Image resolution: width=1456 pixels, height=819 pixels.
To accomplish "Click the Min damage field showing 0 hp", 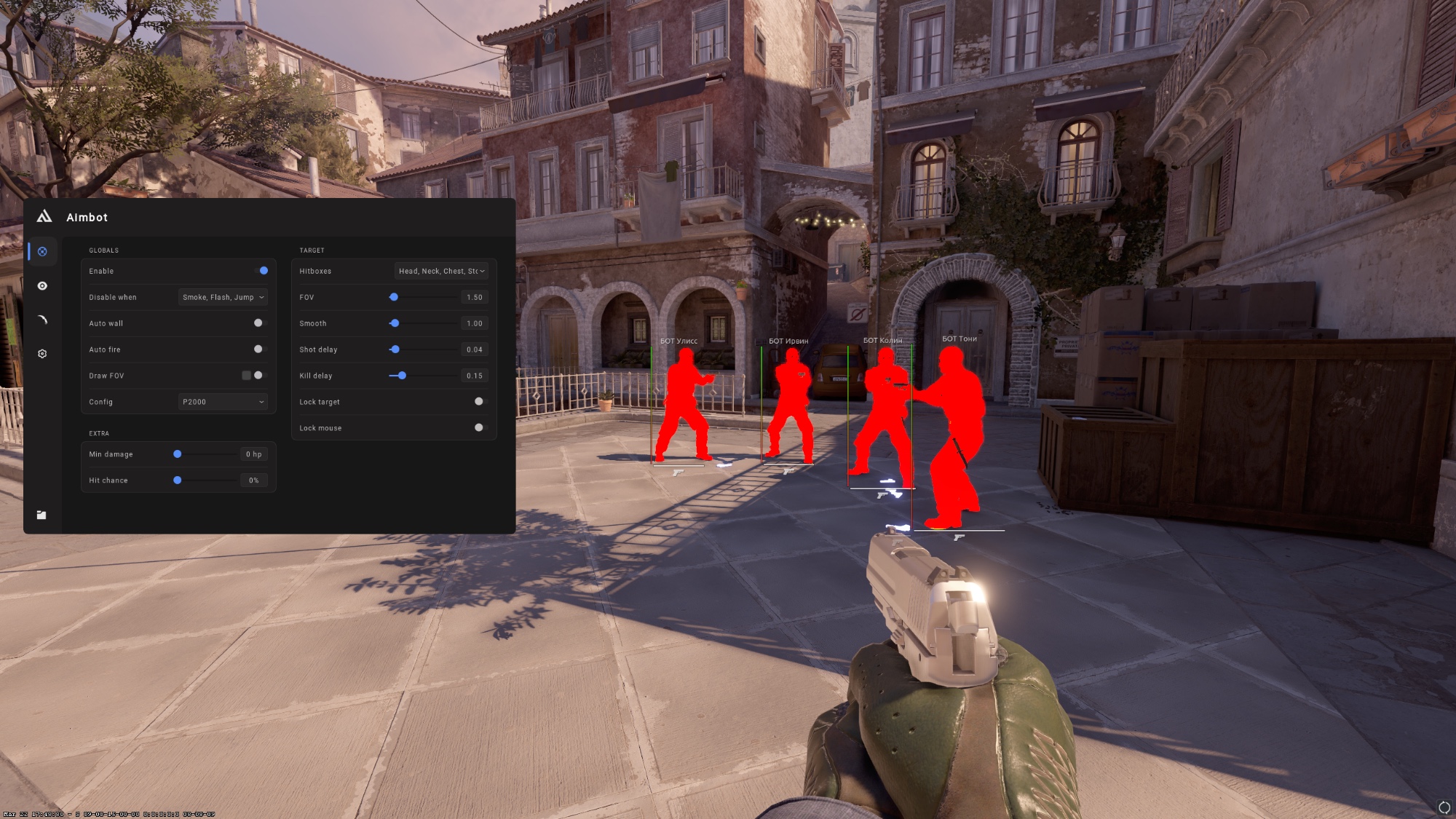I will (253, 454).
